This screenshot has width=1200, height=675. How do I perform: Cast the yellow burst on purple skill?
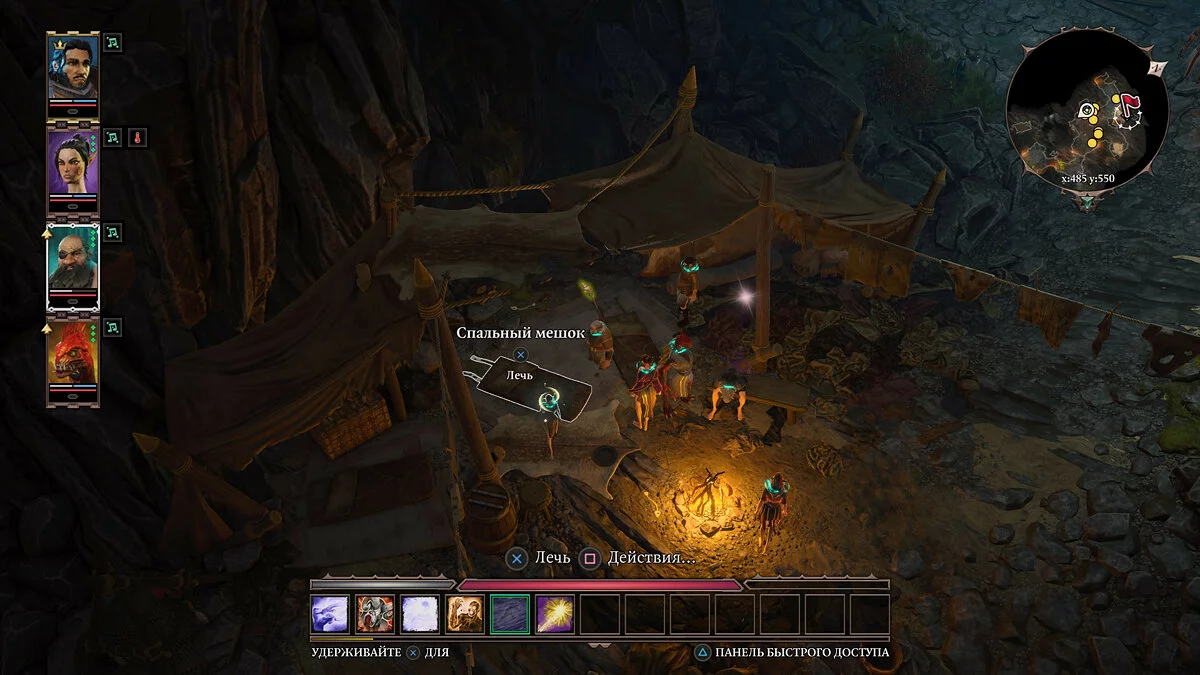(555, 614)
